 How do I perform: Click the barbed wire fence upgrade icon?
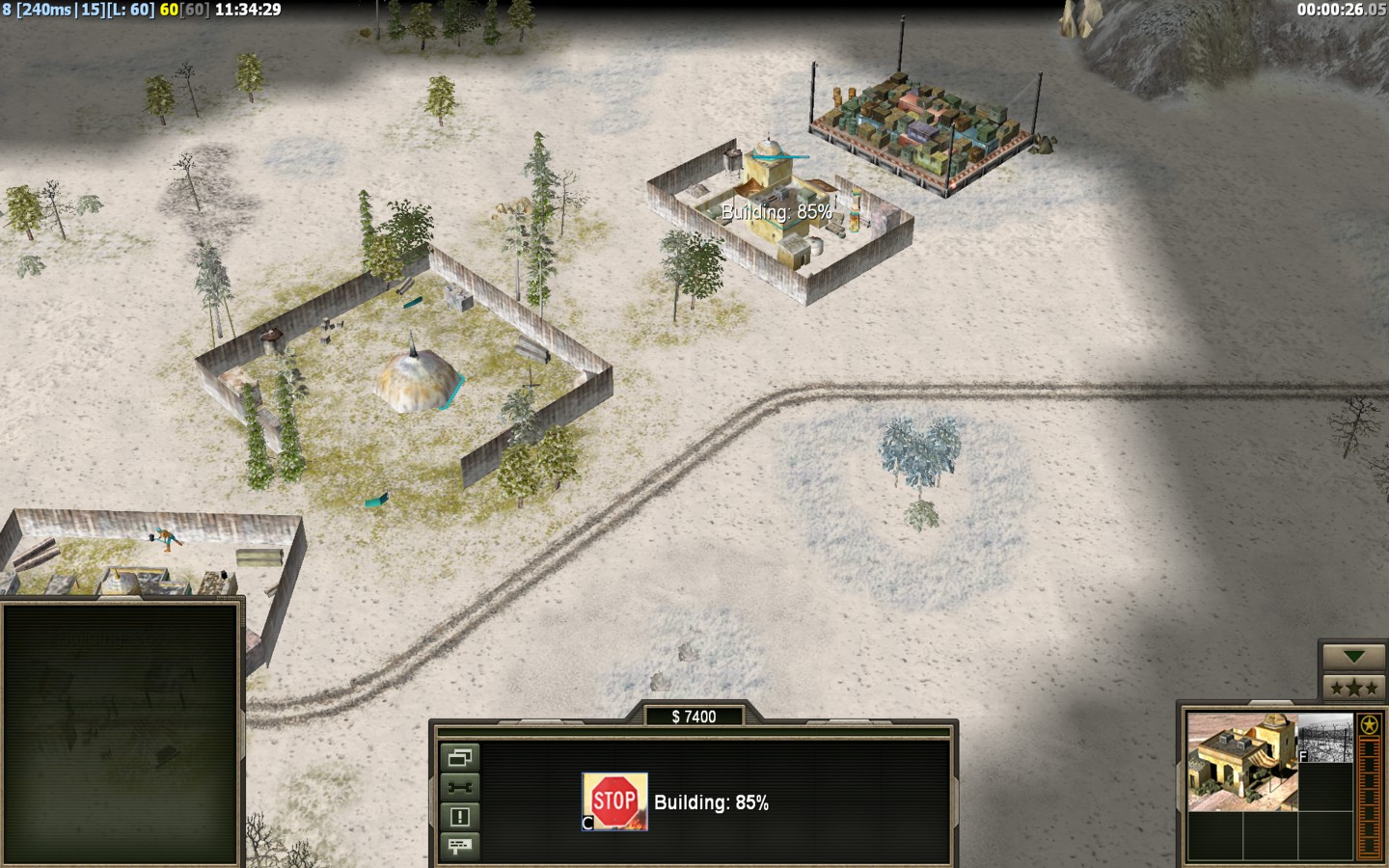[1326, 739]
